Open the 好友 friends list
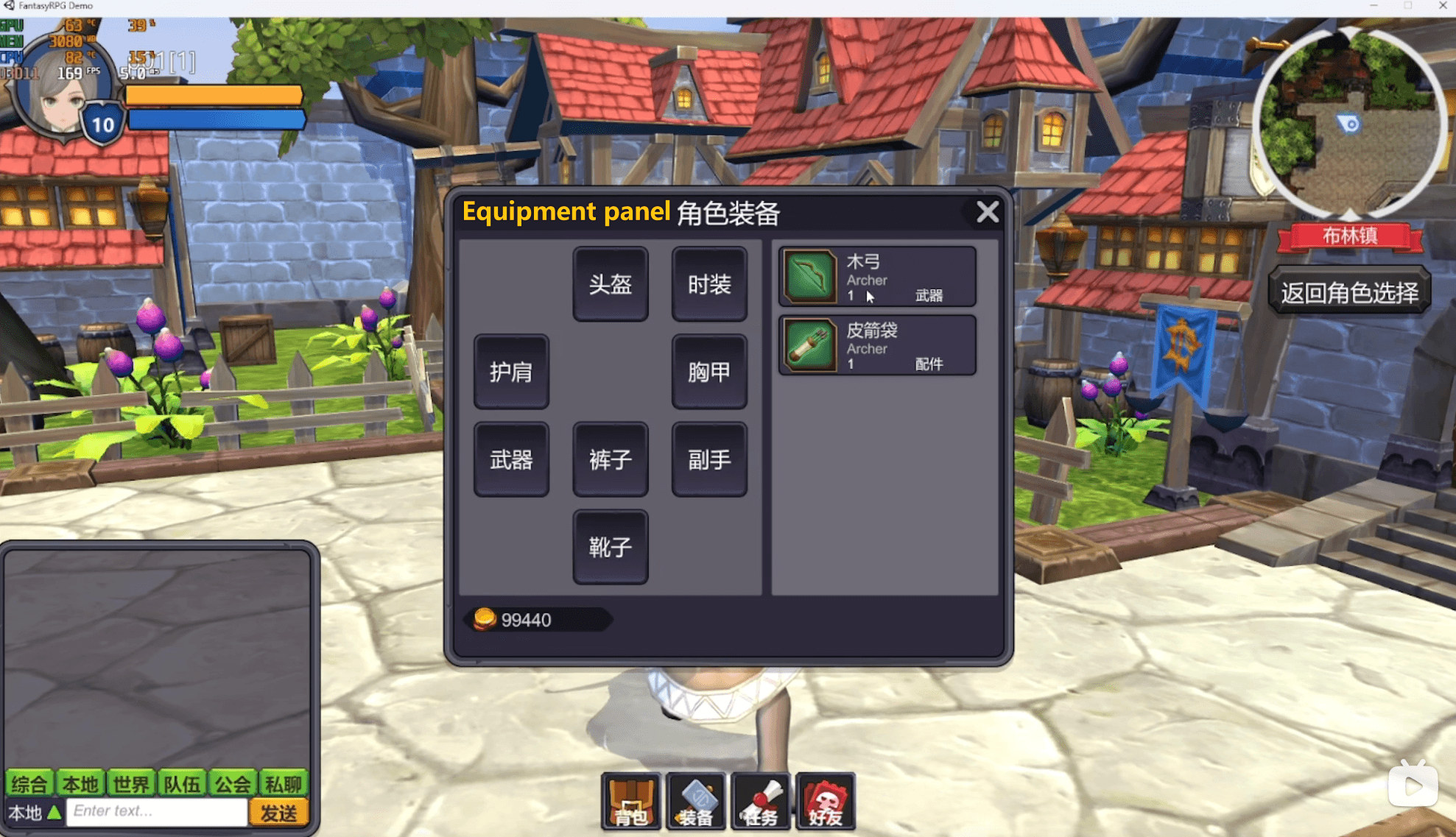 click(x=825, y=802)
